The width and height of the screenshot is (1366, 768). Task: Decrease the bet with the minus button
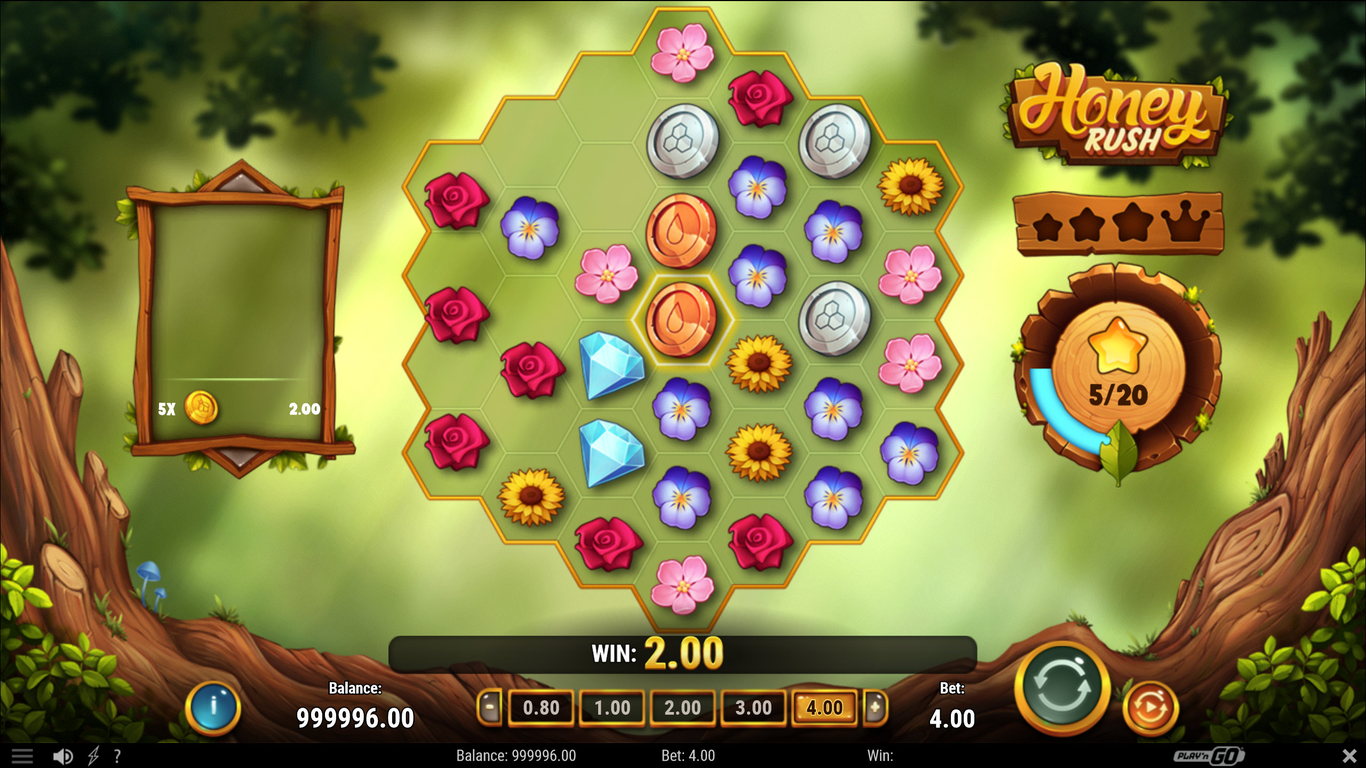(x=490, y=708)
